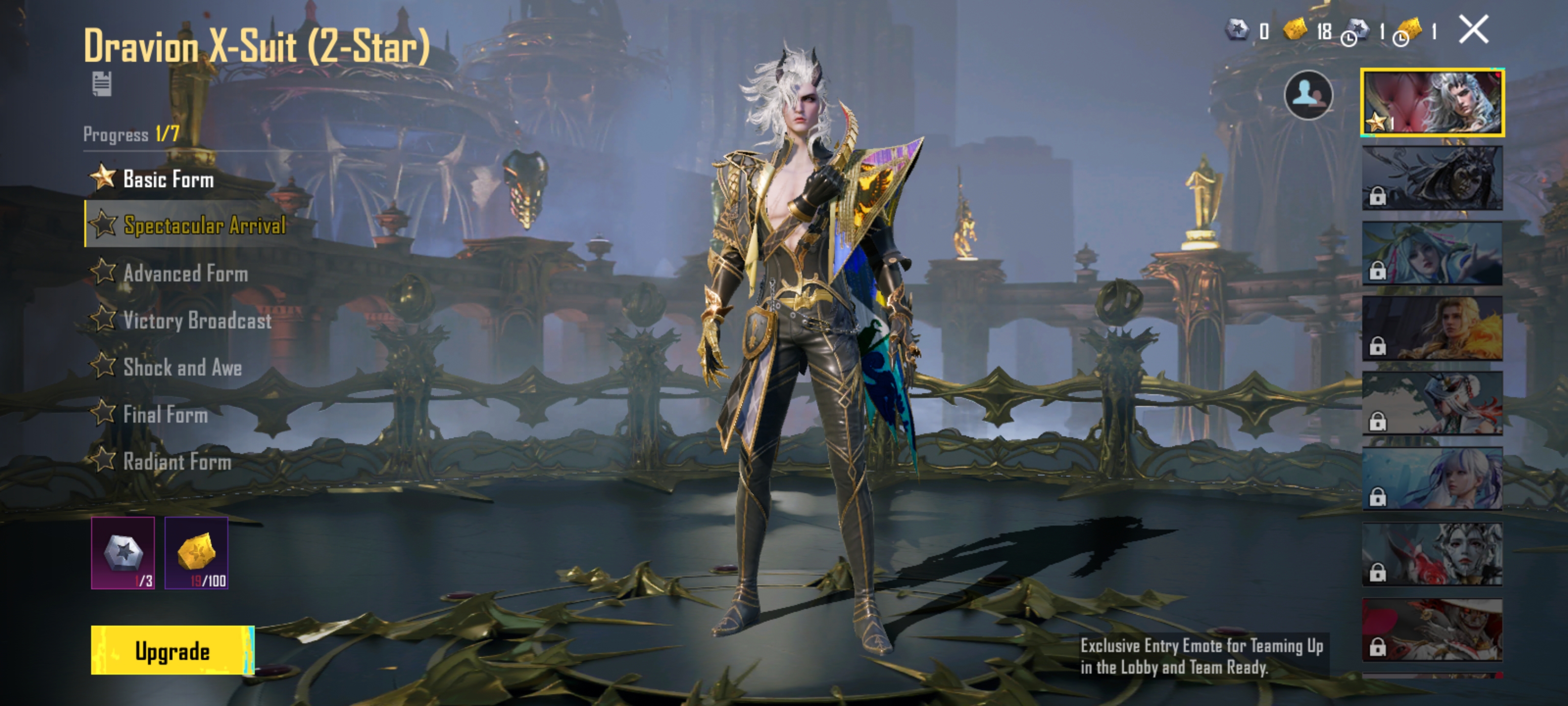1568x706 pixels.
Task: Close the X-Suit screen
Action: (x=1473, y=30)
